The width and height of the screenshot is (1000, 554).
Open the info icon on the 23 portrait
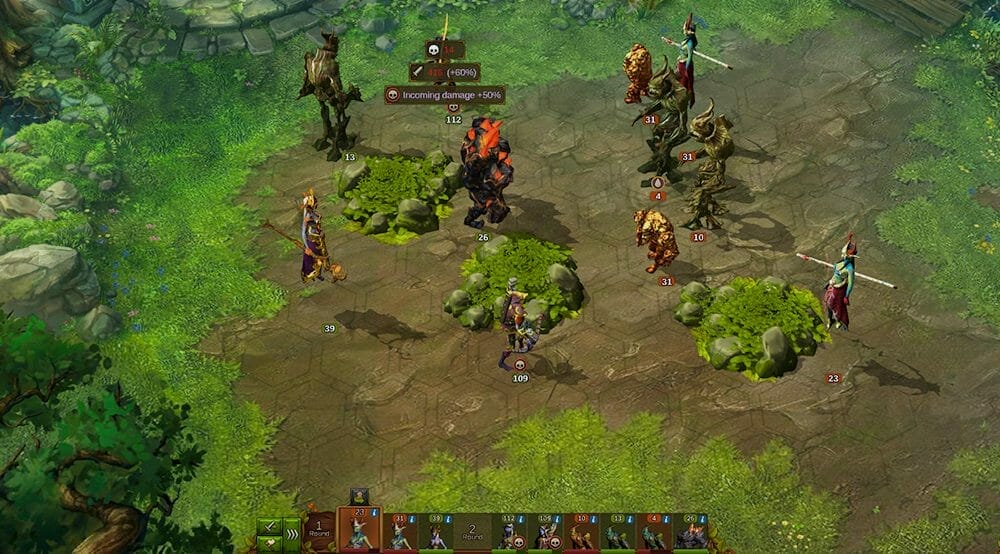374,514
